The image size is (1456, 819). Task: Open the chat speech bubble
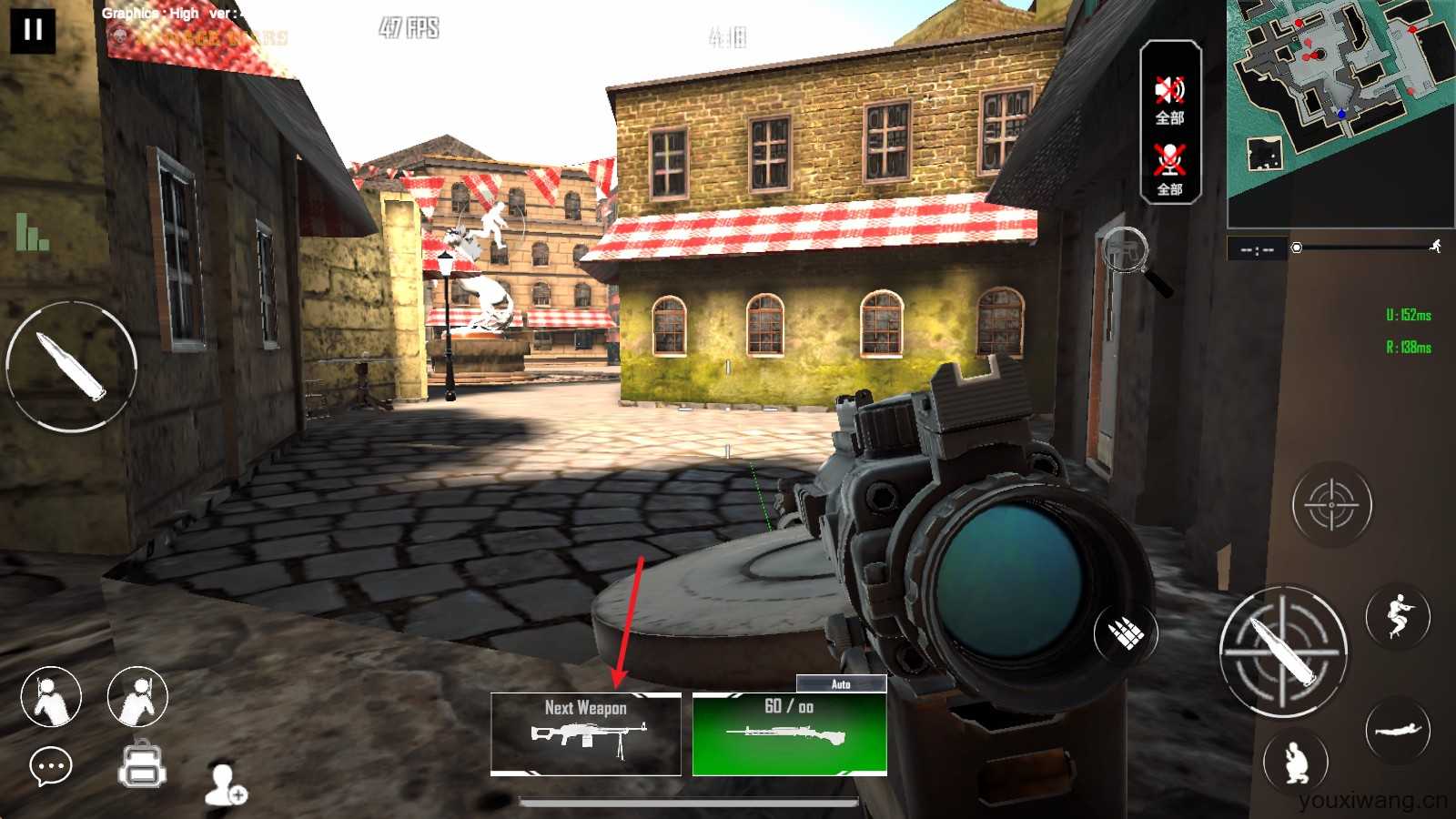pos(51,767)
